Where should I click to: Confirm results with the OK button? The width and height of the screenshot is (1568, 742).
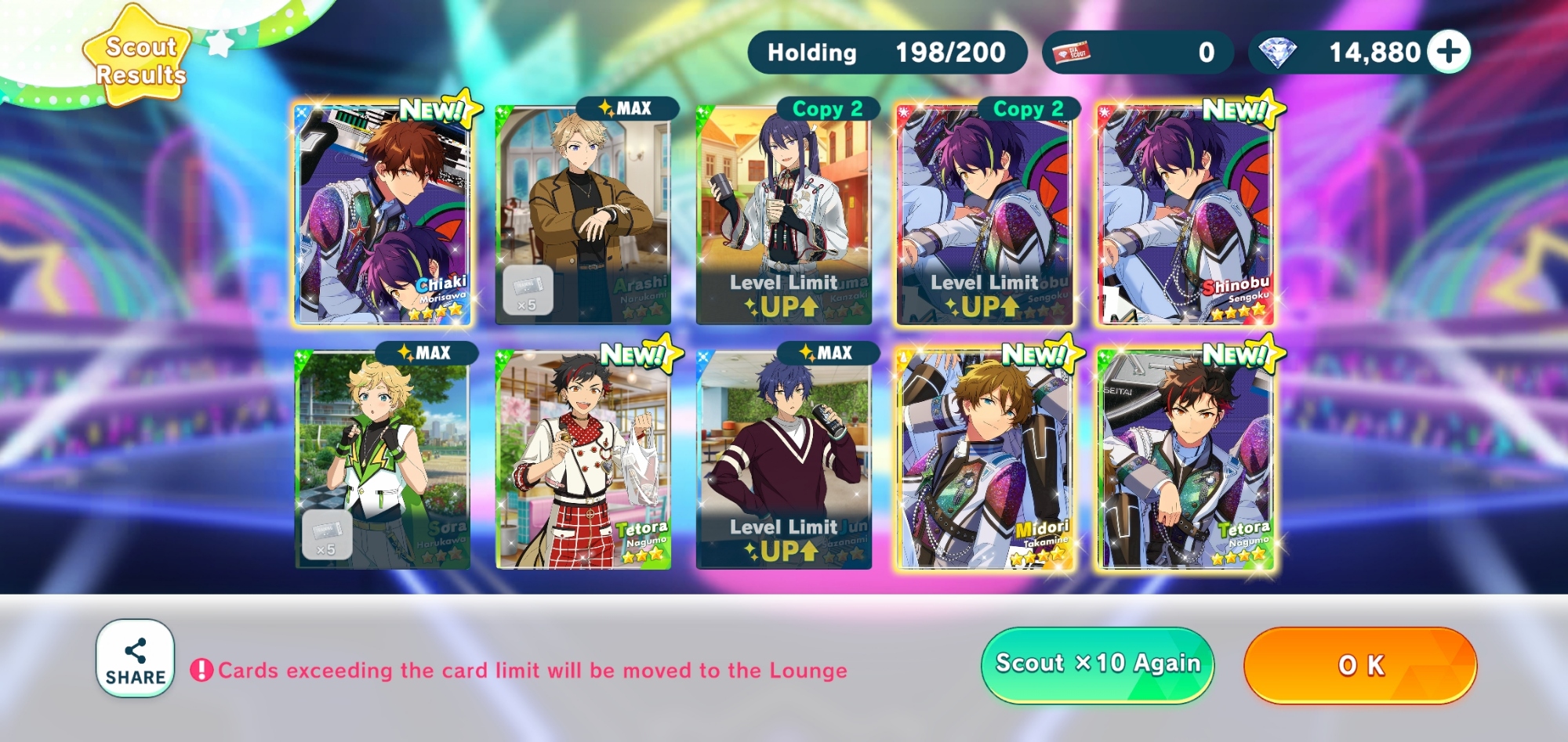[x=1360, y=665]
